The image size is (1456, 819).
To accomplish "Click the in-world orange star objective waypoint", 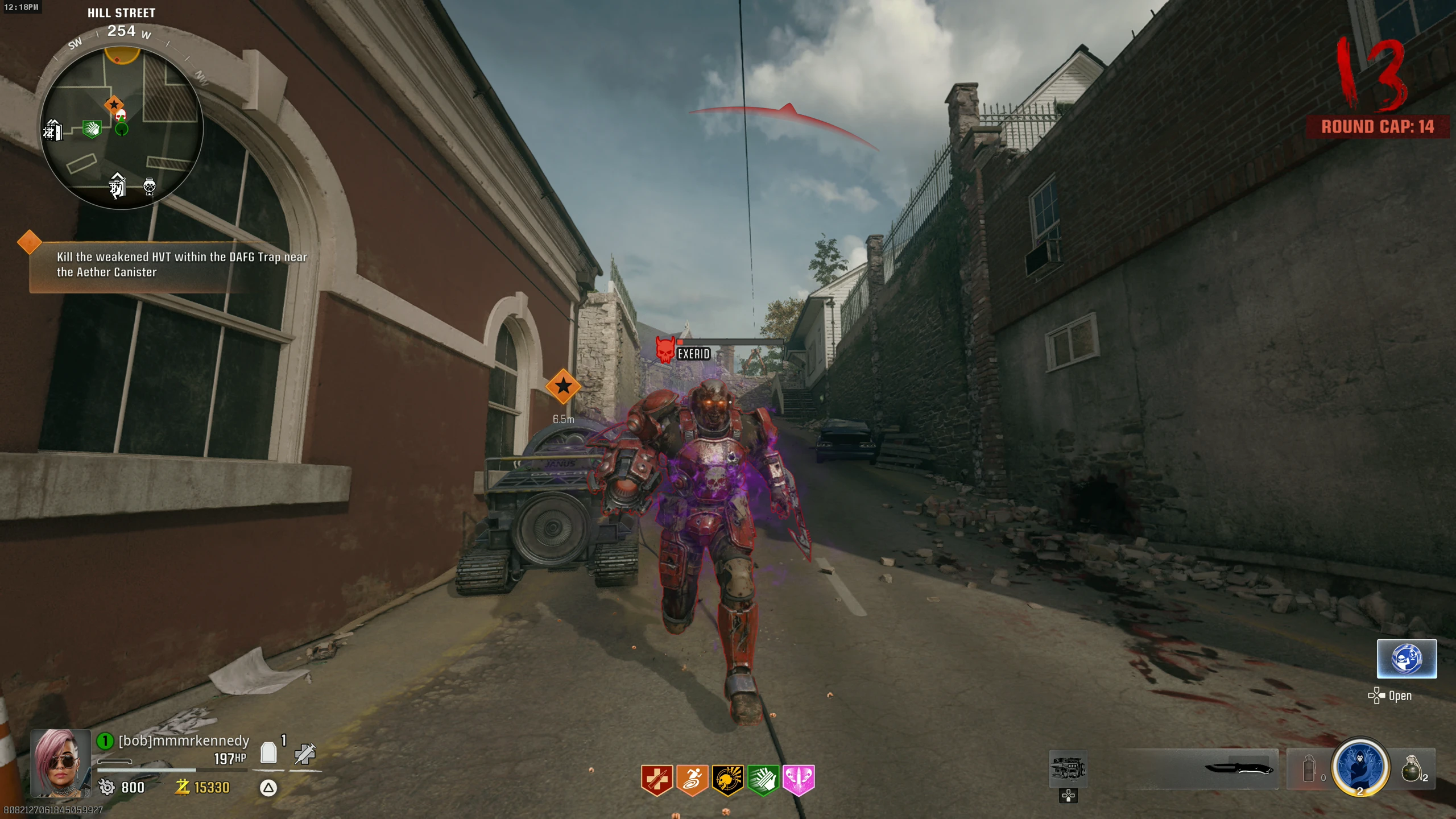I will tap(563, 386).
